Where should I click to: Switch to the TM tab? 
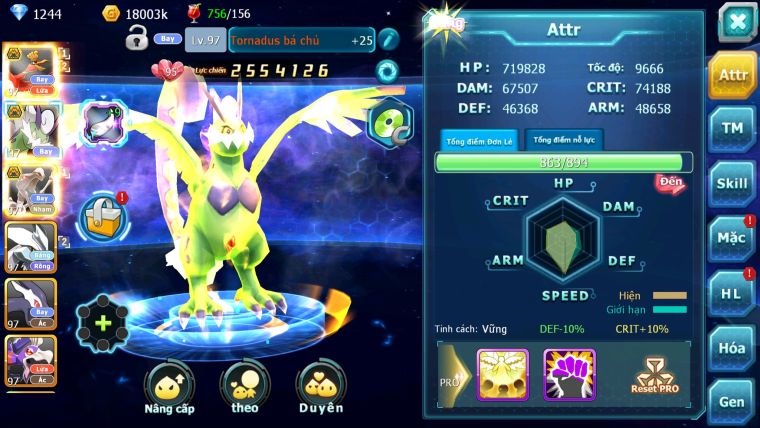click(x=732, y=128)
